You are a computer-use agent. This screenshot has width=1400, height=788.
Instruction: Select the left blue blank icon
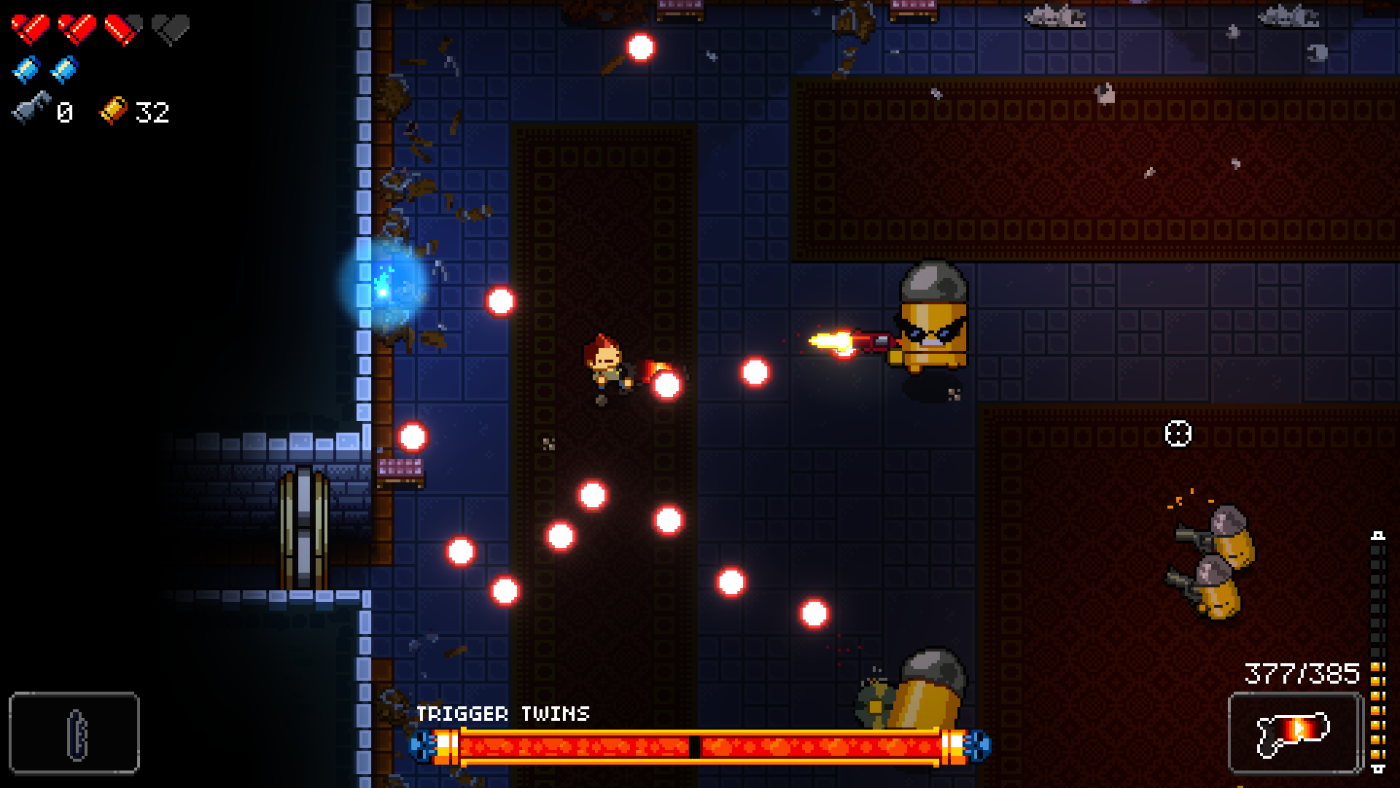pos(25,70)
